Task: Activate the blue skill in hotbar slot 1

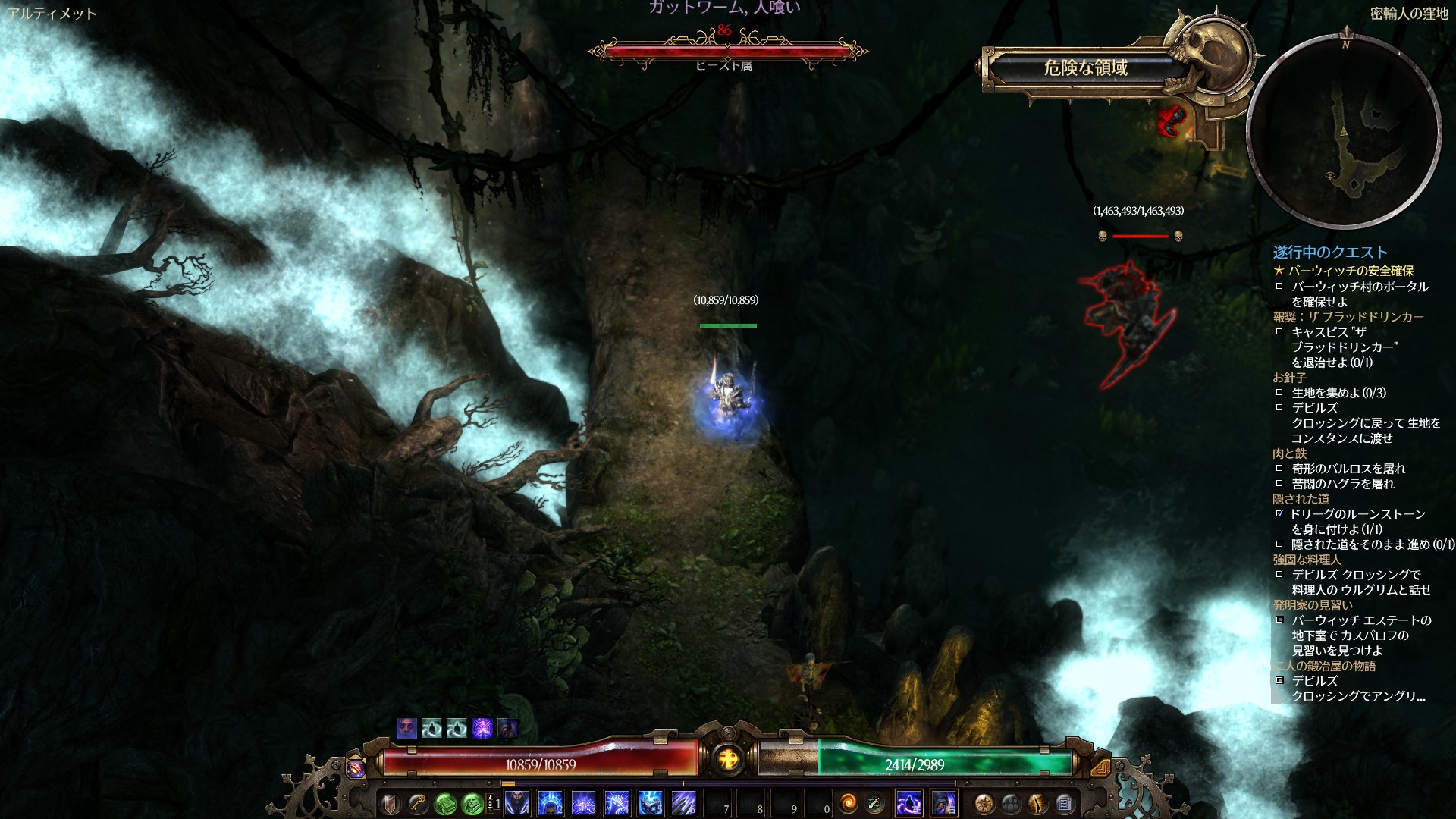Action: tap(518, 804)
